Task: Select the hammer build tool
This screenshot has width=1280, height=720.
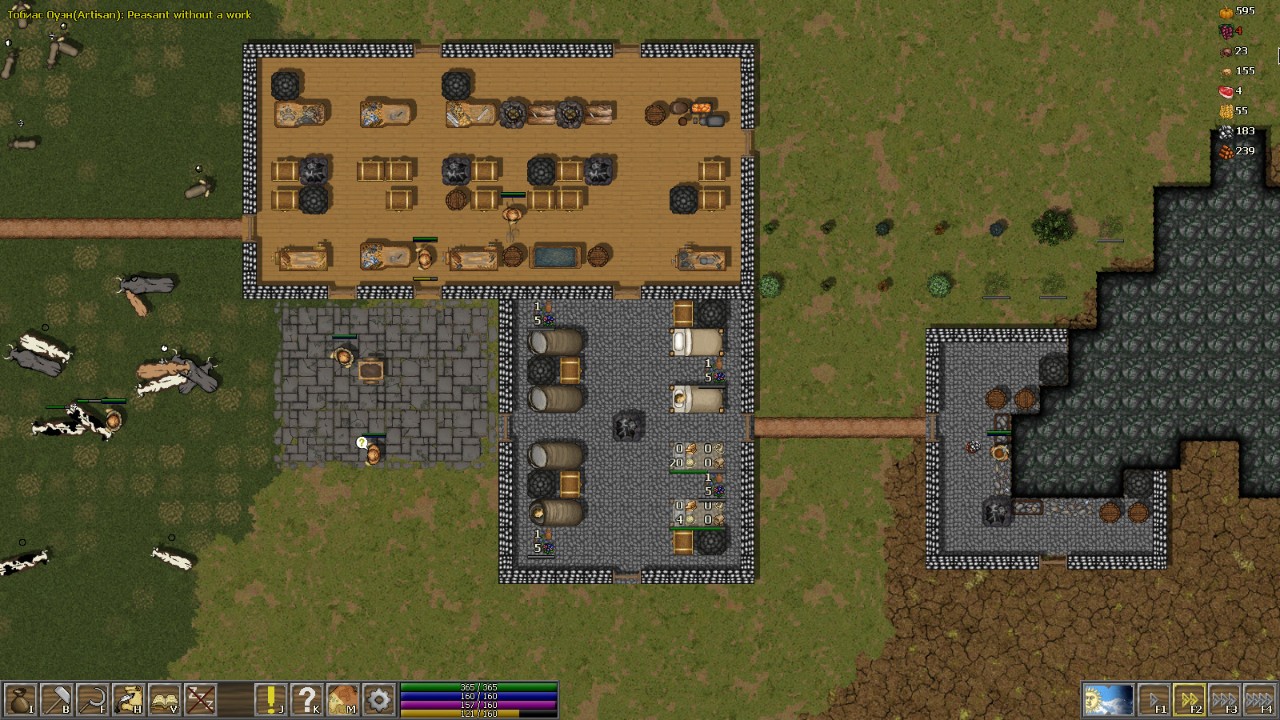Action: tap(56, 699)
